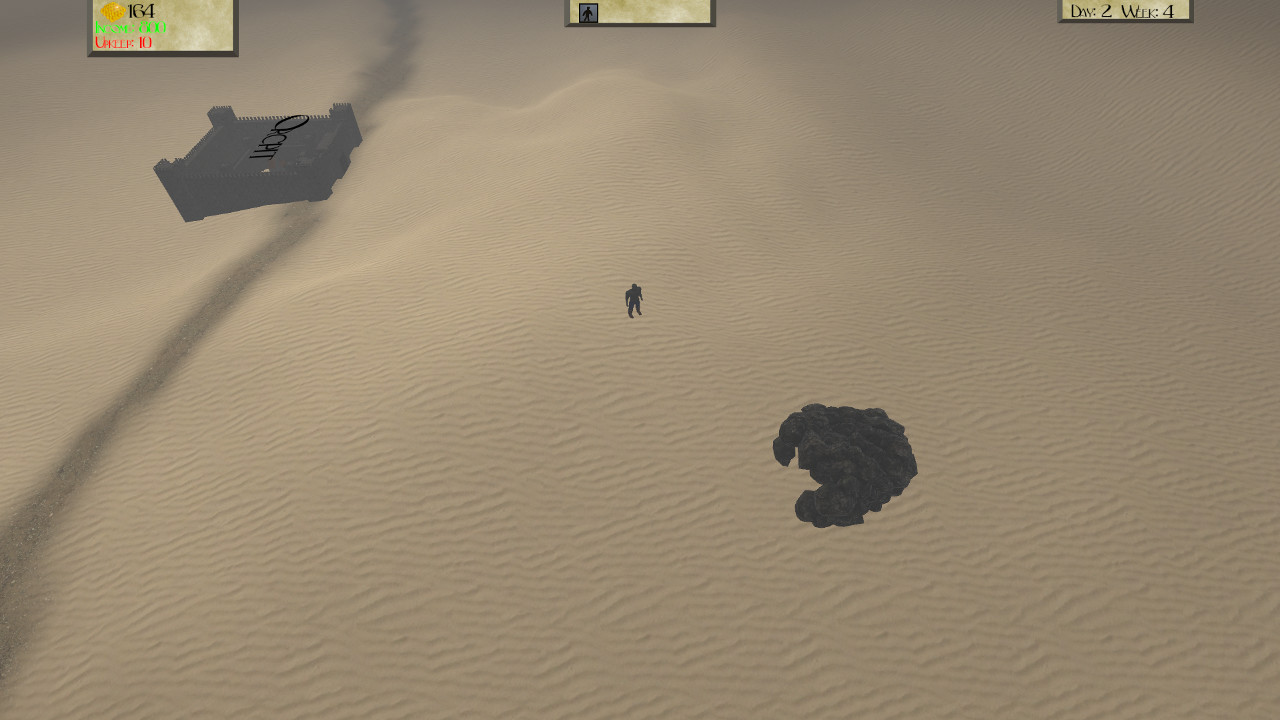The height and width of the screenshot is (720, 1280).
Task: Select the lone soldier standing in the desert
Action: pyautogui.click(x=633, y=300)
